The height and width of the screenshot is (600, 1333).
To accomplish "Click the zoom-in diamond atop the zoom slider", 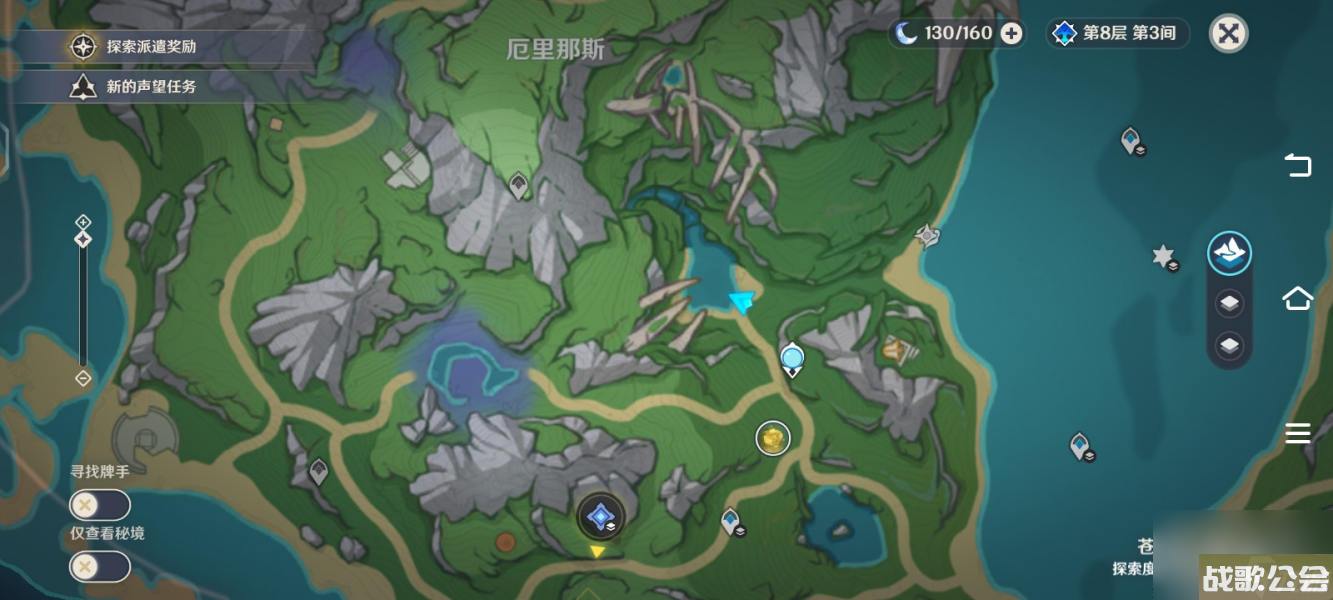I will [x=83, y=221].
